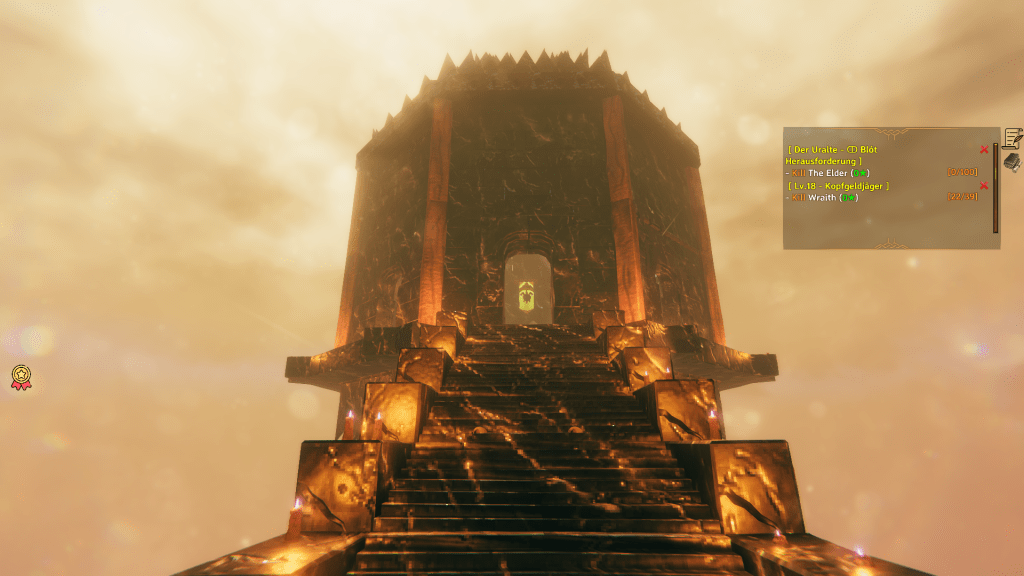Open the scroll and quill quest journal

(1012, 137)
